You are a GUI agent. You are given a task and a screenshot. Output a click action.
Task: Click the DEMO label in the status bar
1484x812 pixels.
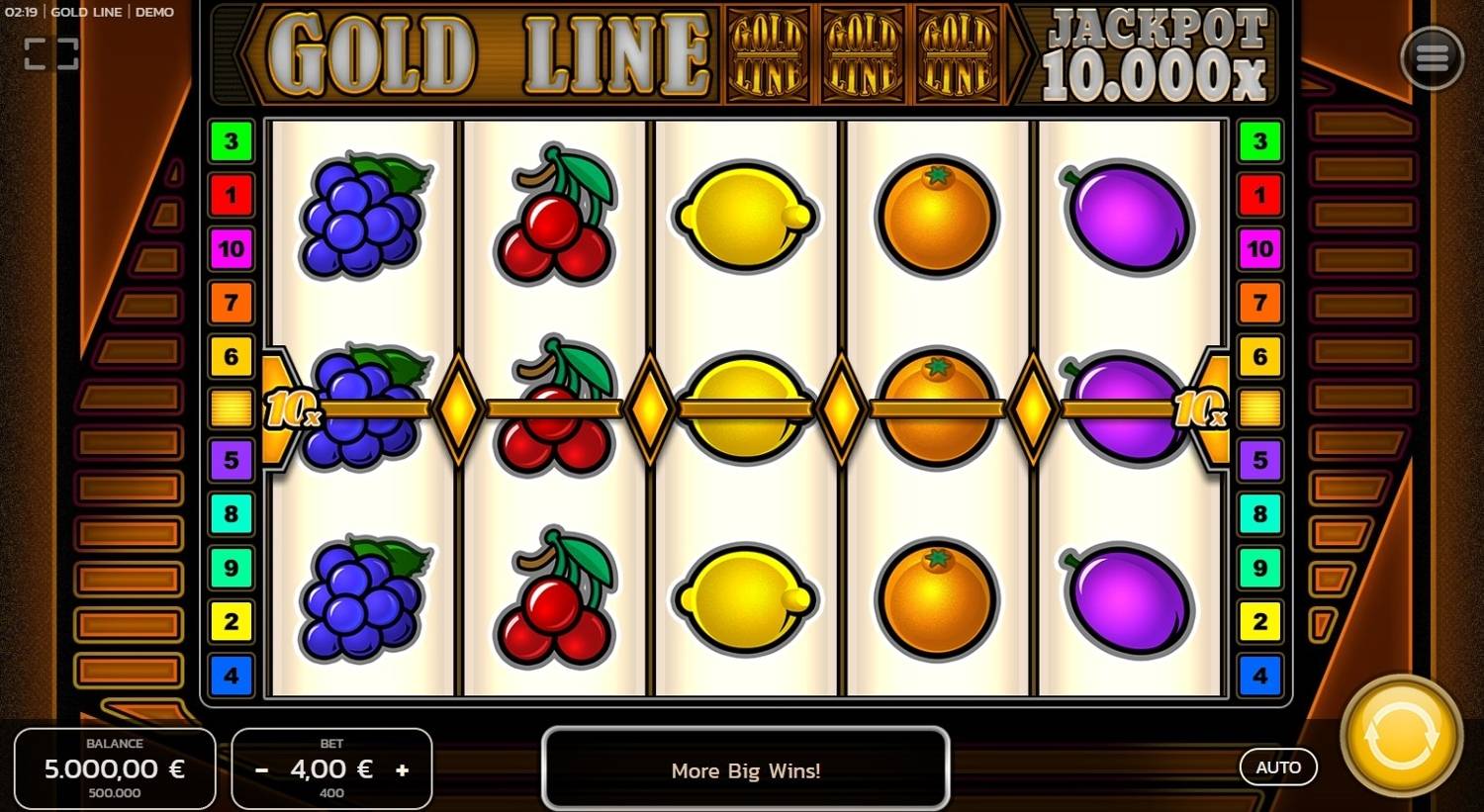pyautogui.click(x=155, y=12)
